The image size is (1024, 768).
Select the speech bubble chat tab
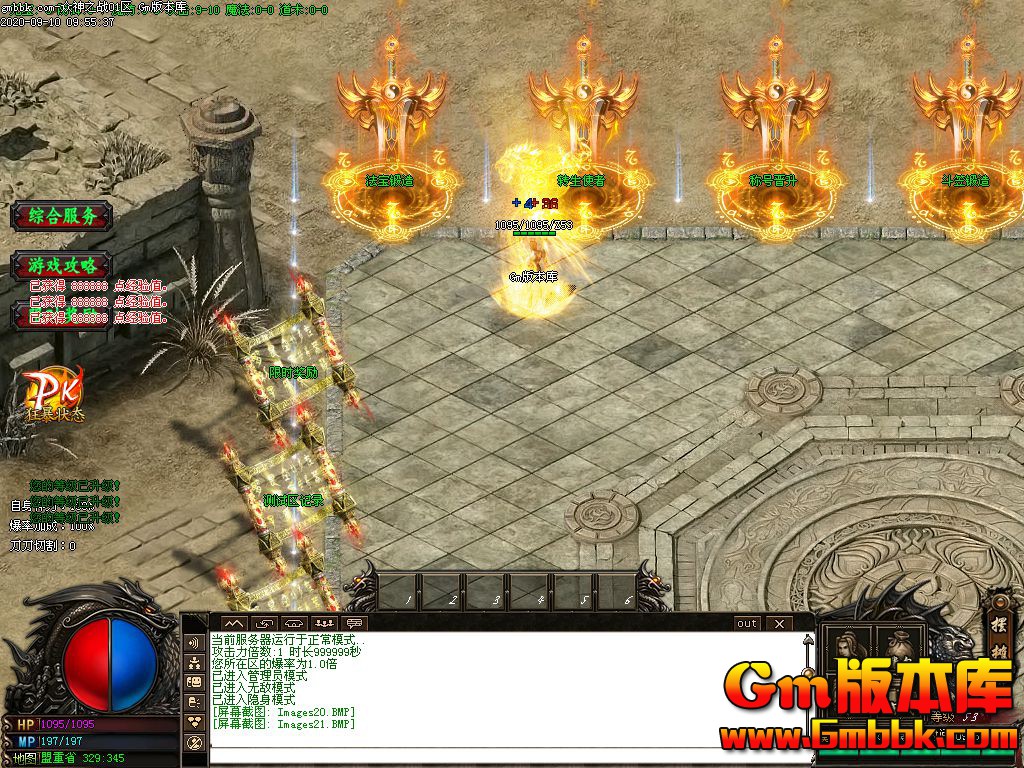point(354,623)
